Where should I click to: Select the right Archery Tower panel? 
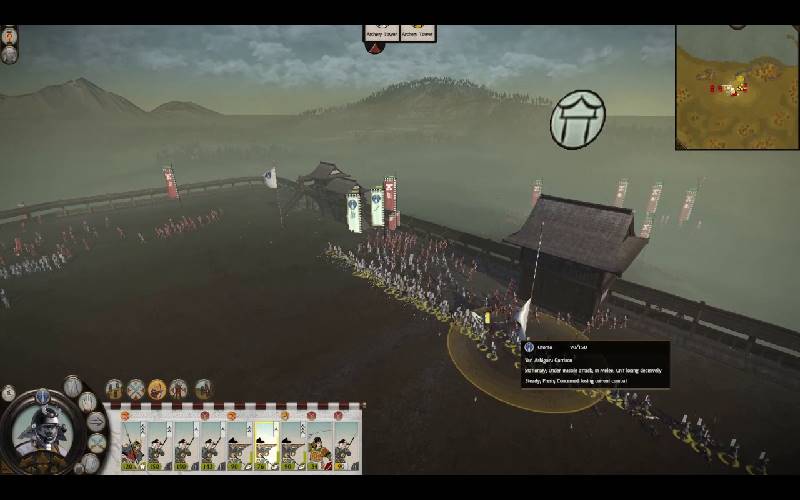pos(418,33)
